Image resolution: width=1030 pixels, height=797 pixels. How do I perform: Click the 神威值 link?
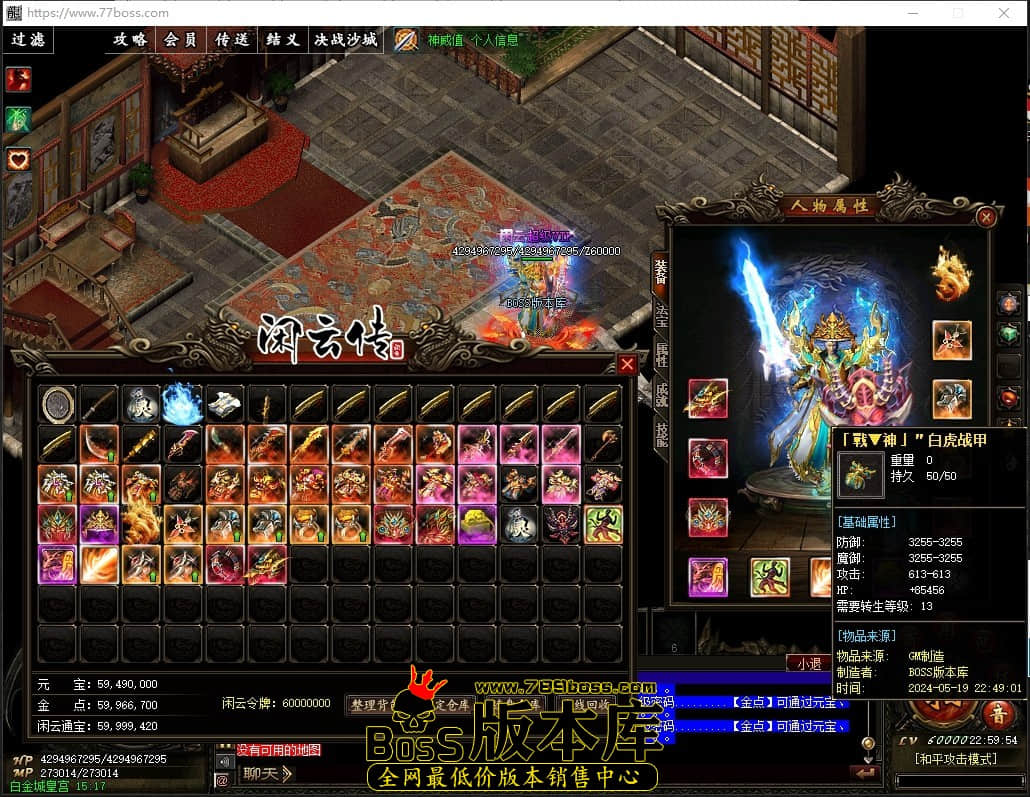click(x=445, y=41)
